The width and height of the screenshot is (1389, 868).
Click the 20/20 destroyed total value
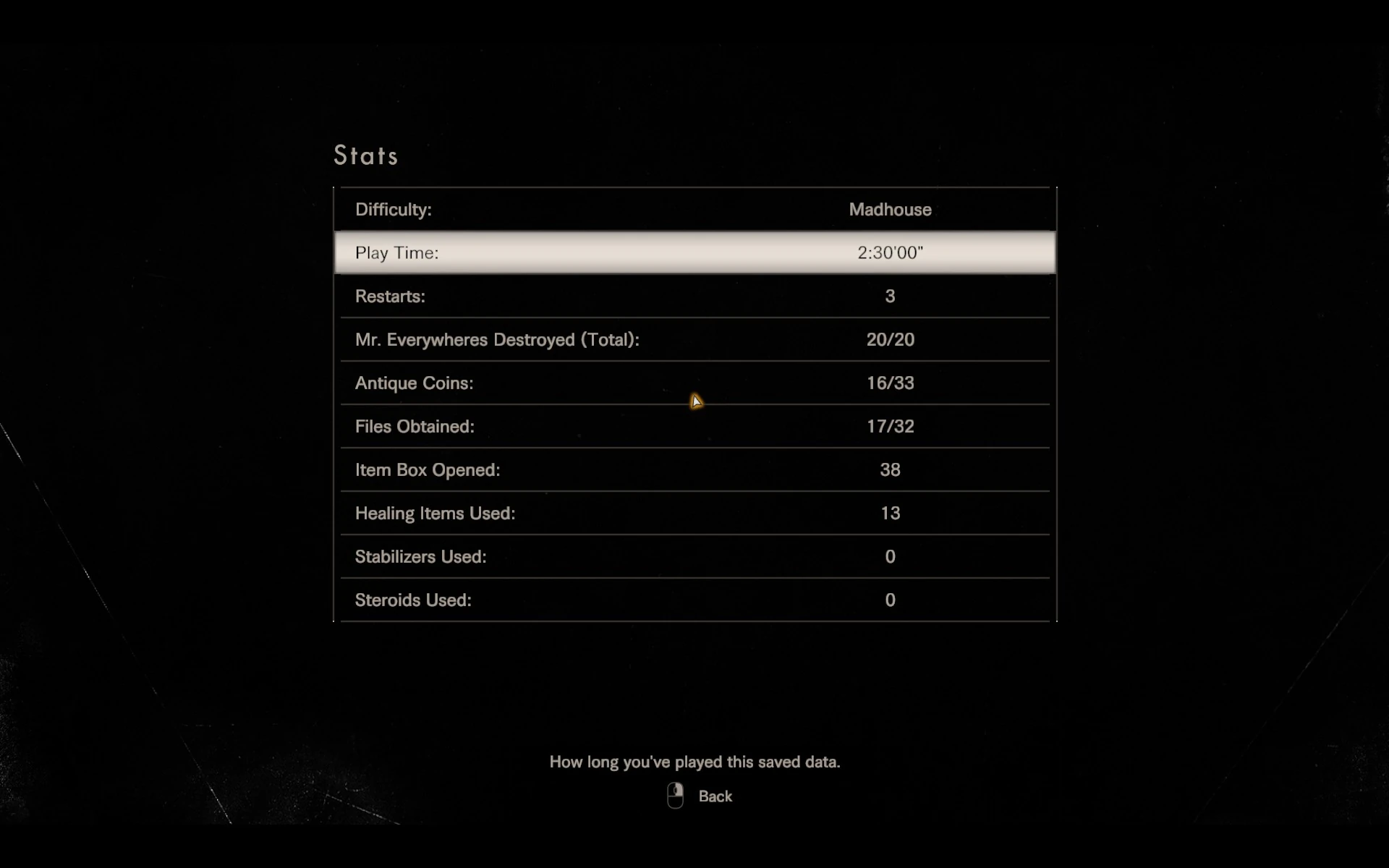coord(890,339)
